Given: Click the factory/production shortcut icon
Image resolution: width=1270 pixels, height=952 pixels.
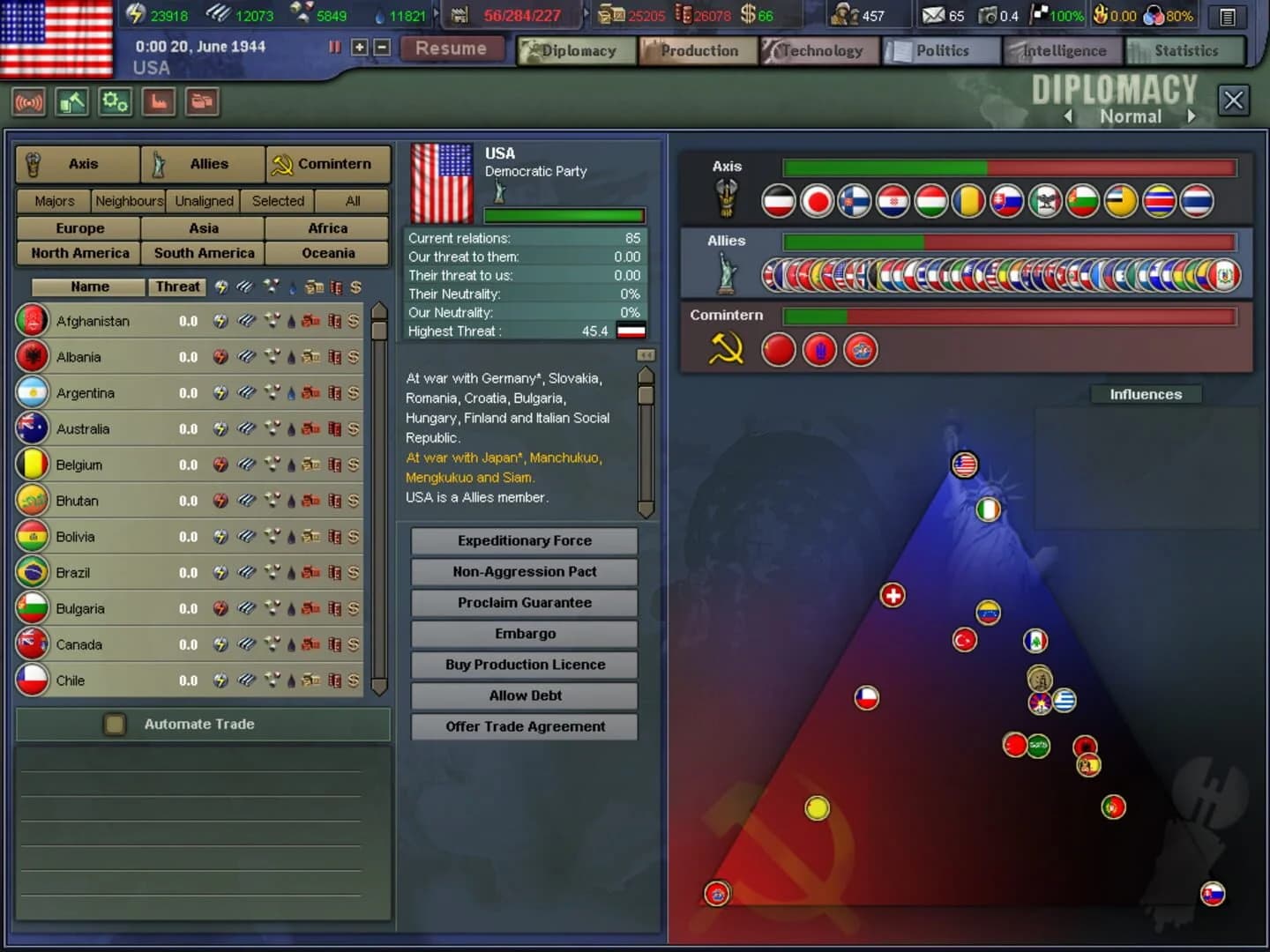Looking at the screenshot, I should coord(159,101).
